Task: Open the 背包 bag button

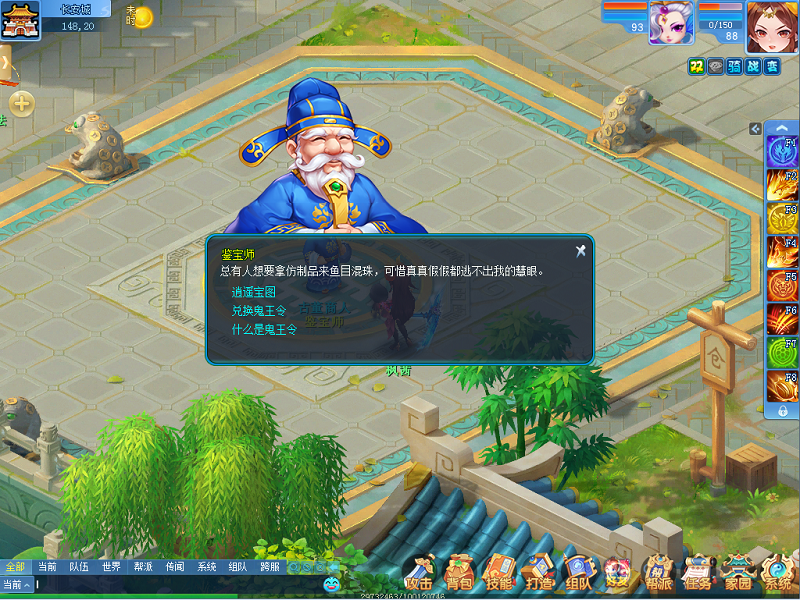Action: click(459, 574)
